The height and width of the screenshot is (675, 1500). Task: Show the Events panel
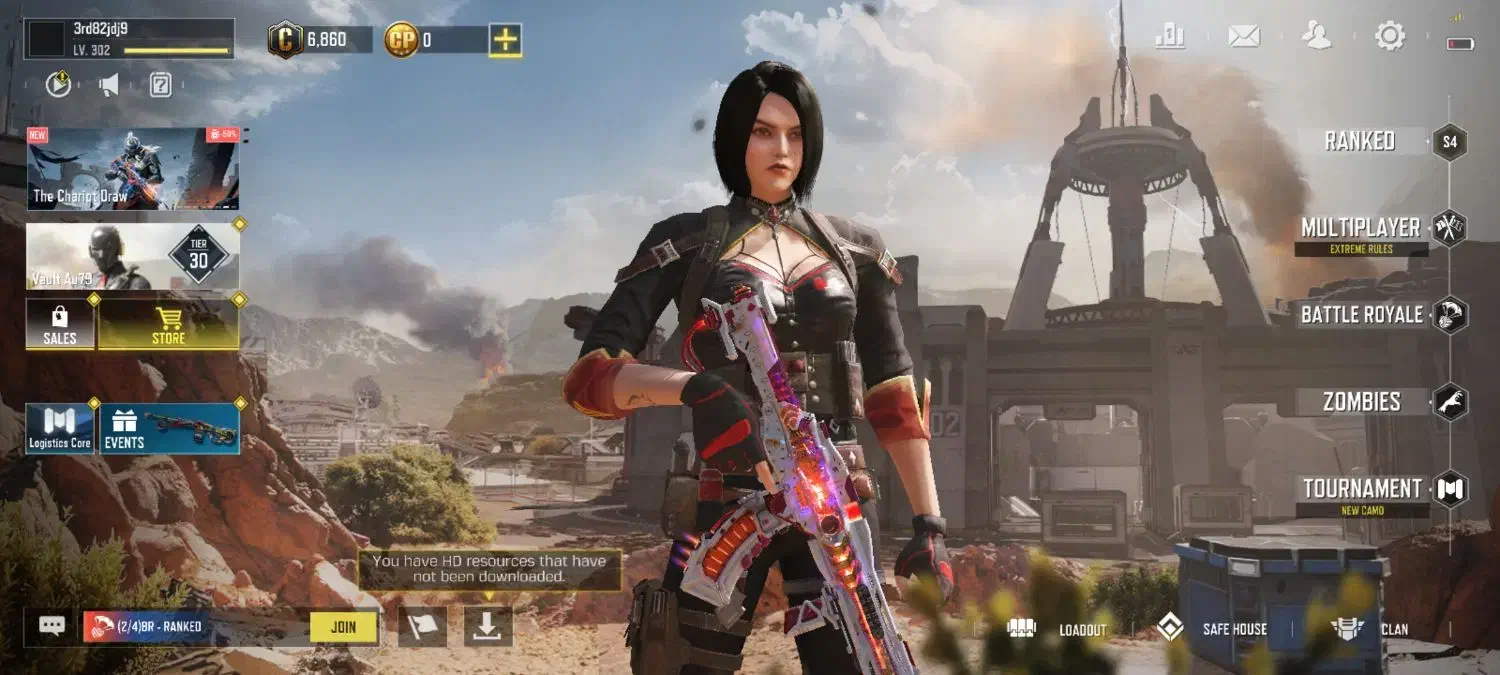point(169,429)
